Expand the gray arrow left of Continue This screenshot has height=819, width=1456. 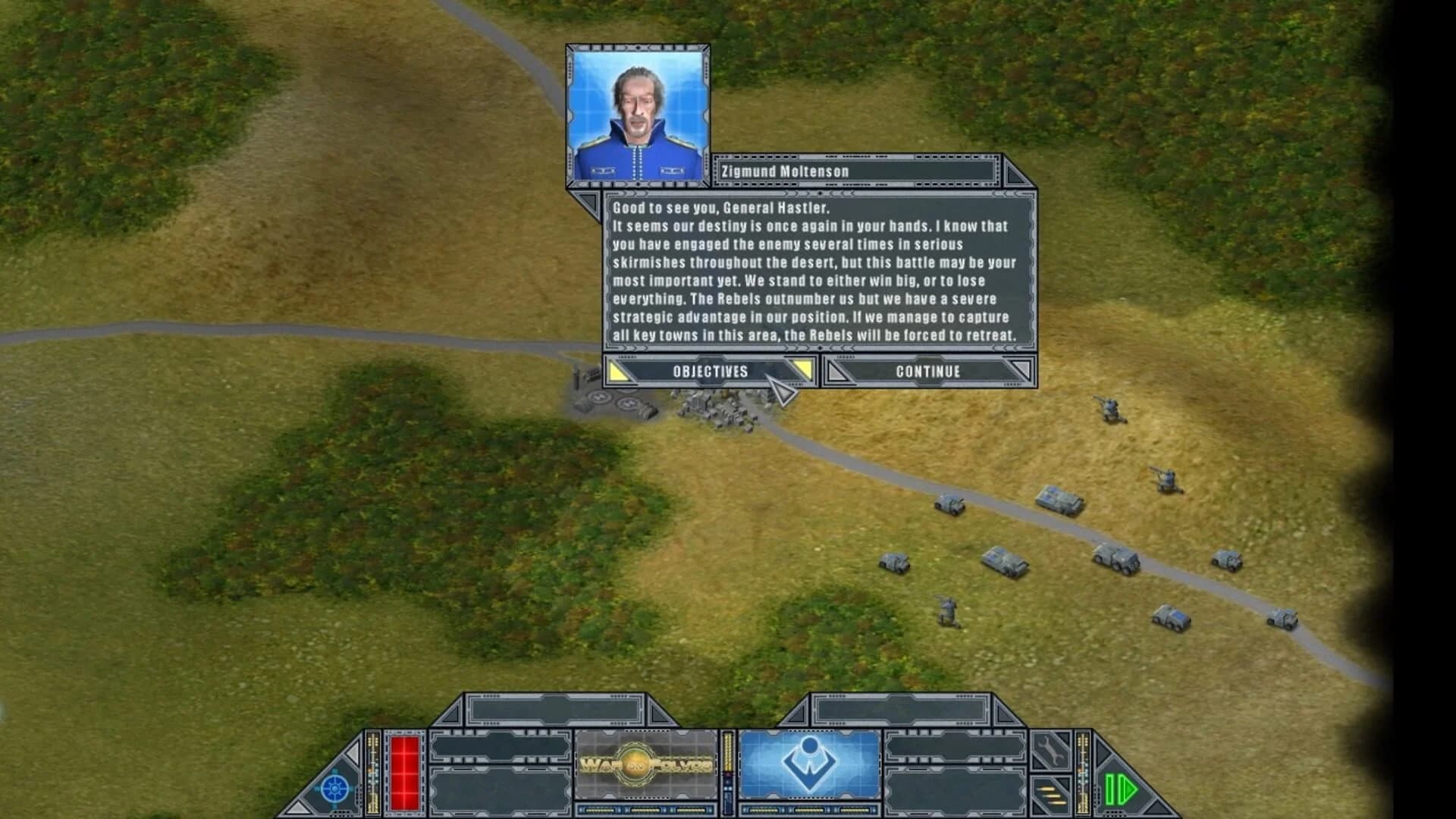(836, 372)
